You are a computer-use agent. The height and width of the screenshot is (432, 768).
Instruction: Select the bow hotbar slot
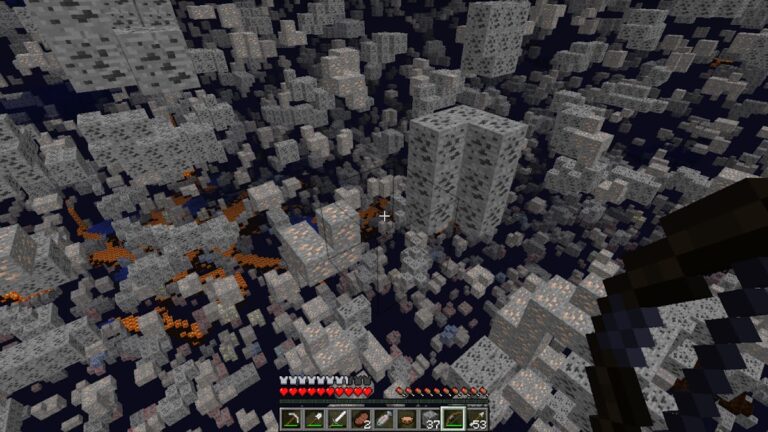(453, 418)
